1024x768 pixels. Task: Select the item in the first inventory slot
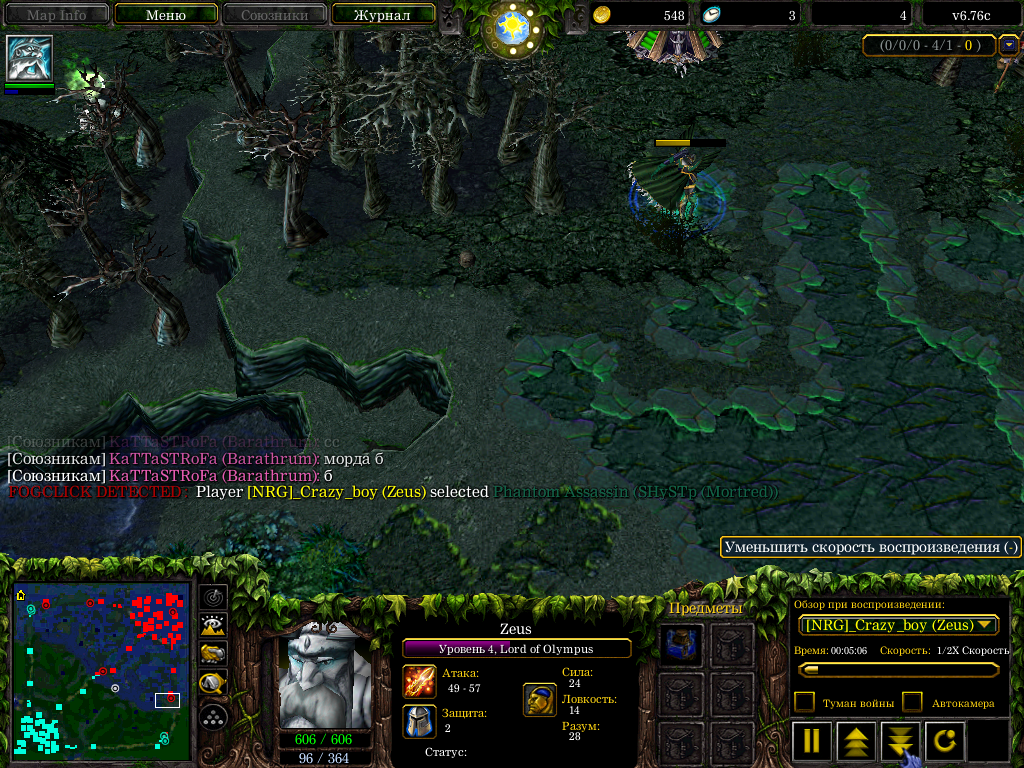click(x=683, y=645)
